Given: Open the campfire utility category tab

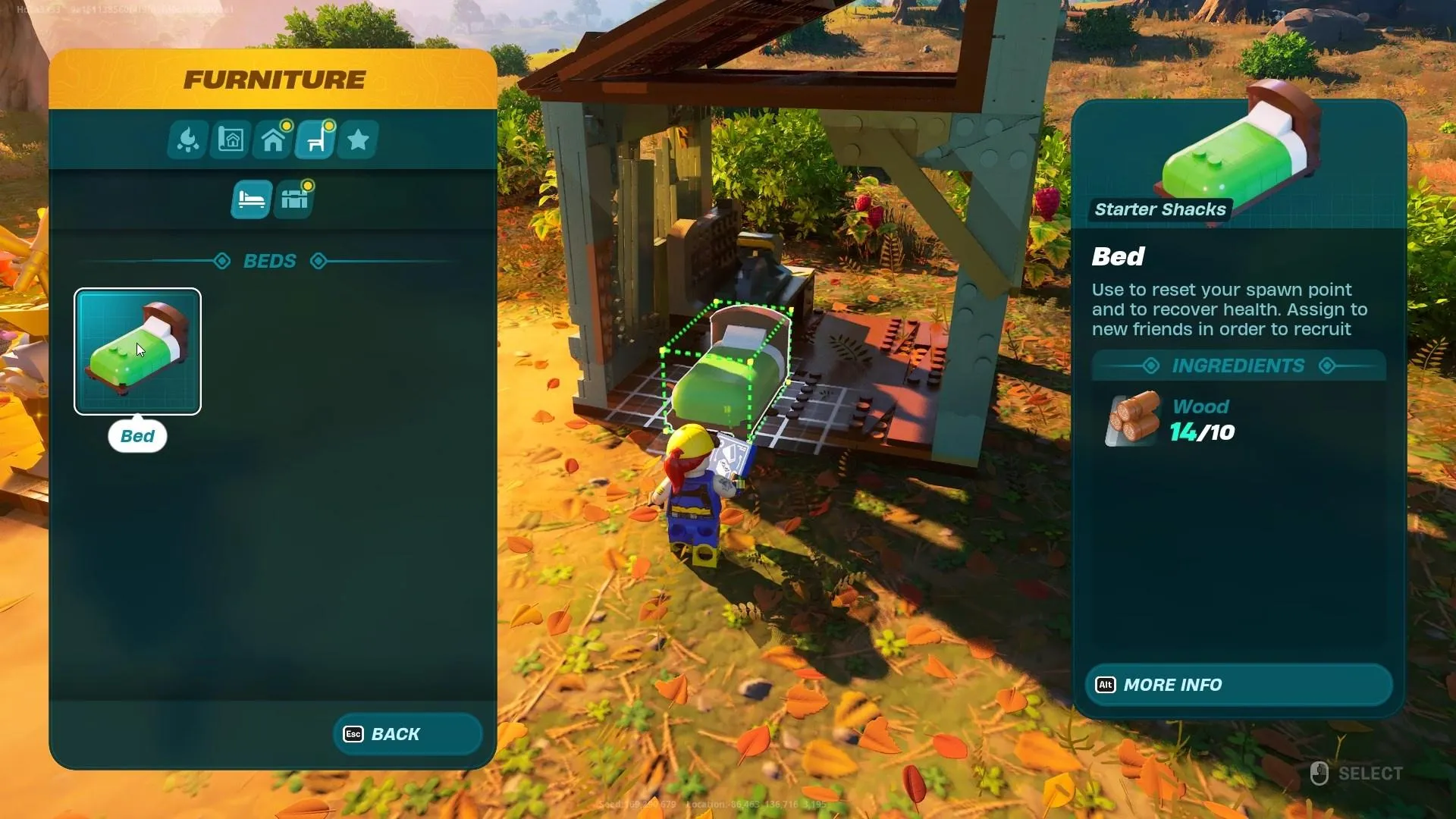Looking at the screenshot, I should click(187, 140).
